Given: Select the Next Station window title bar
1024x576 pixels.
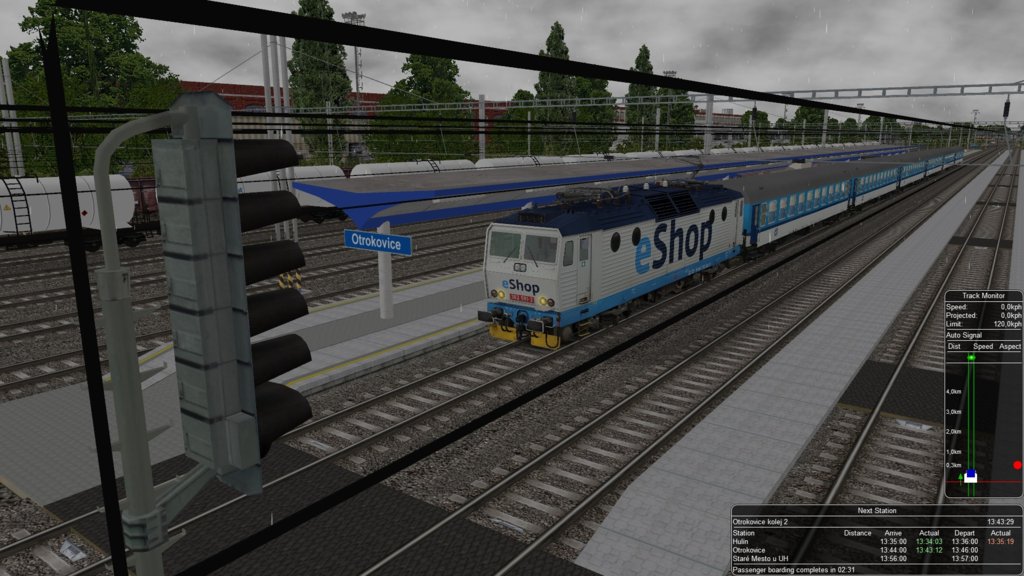Looking at the screenshot, I should 875,510.
